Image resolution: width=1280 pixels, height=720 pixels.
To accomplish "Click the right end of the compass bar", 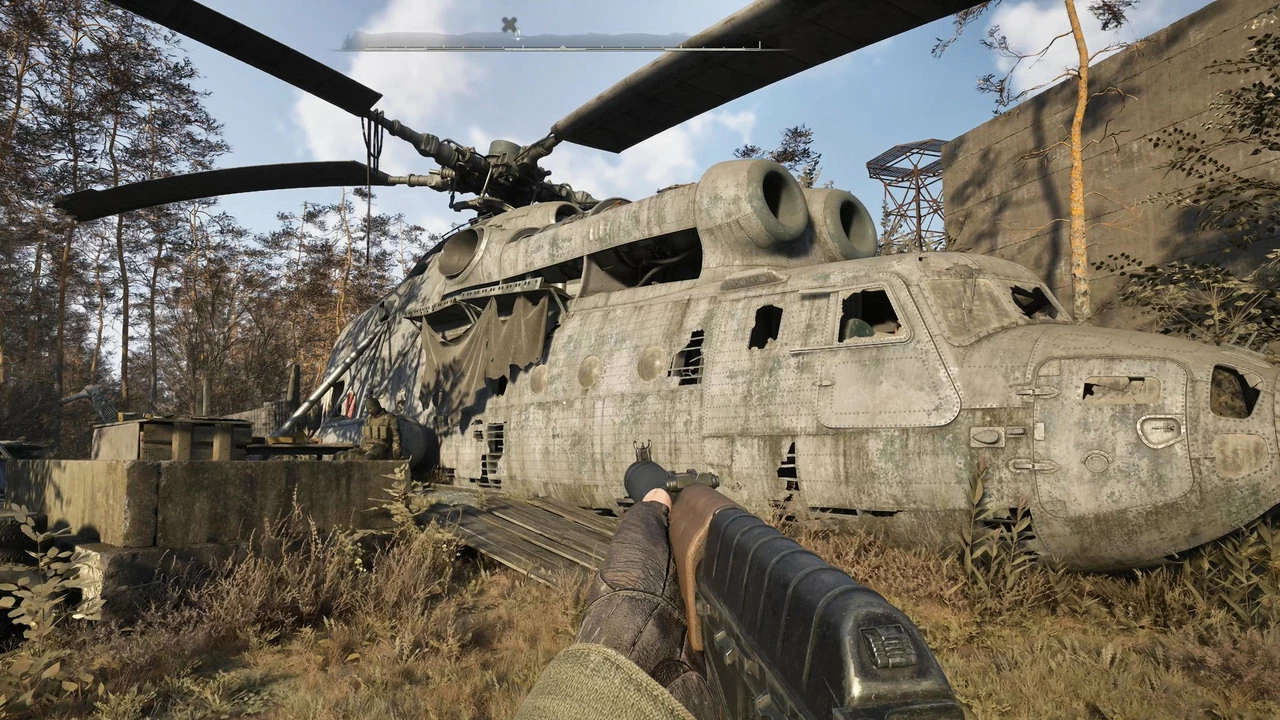I will tap(760, 46).
